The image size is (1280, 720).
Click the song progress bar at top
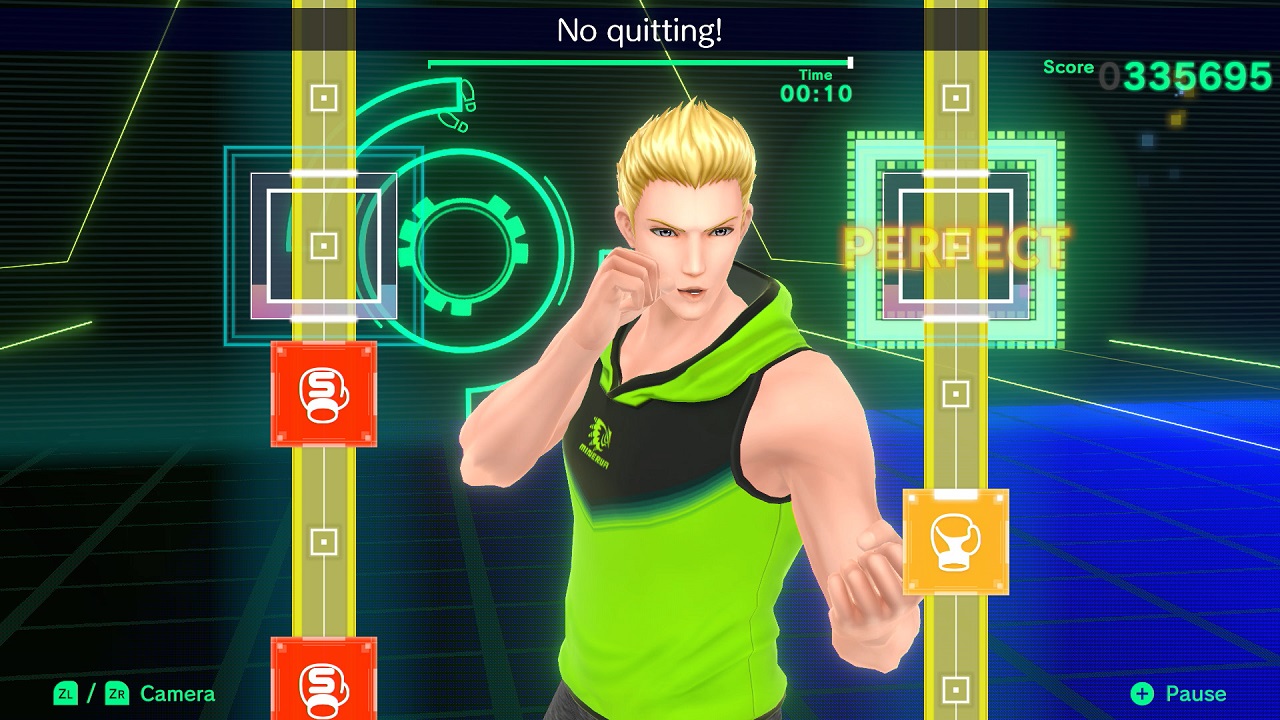click(x=640, y=60)
